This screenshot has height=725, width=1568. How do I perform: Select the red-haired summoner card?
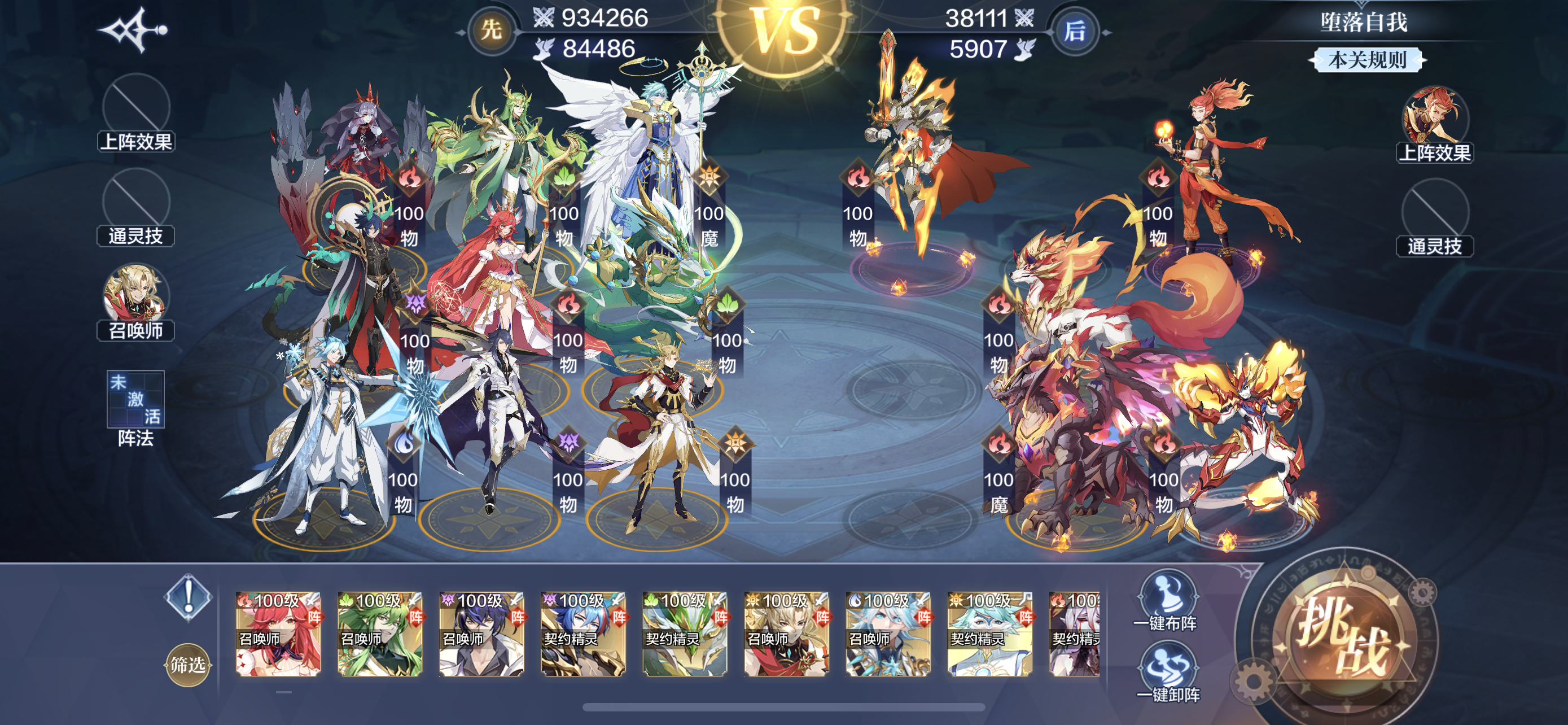point(278,634)
